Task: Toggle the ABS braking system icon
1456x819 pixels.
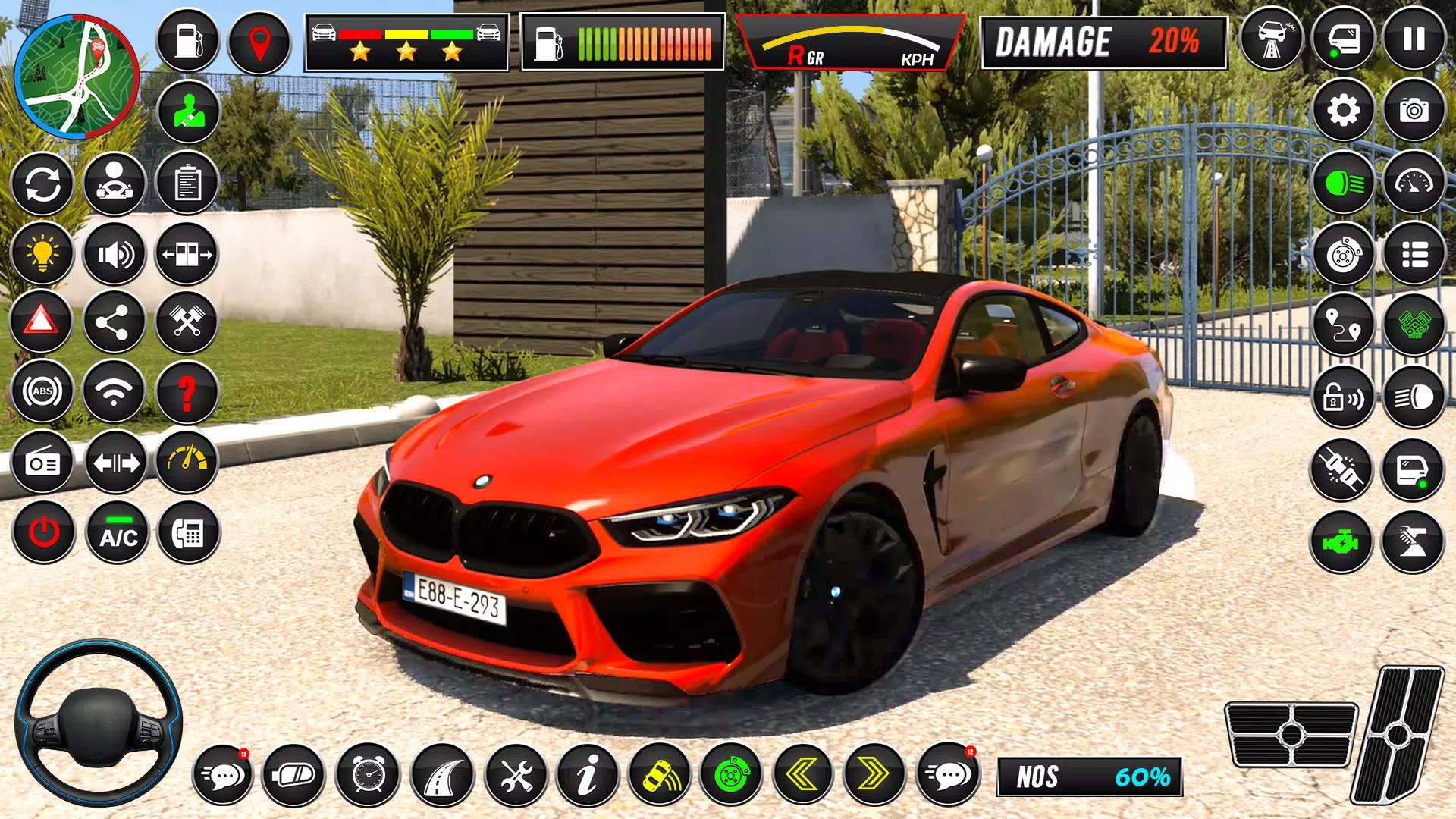Action: pos(43,393)
